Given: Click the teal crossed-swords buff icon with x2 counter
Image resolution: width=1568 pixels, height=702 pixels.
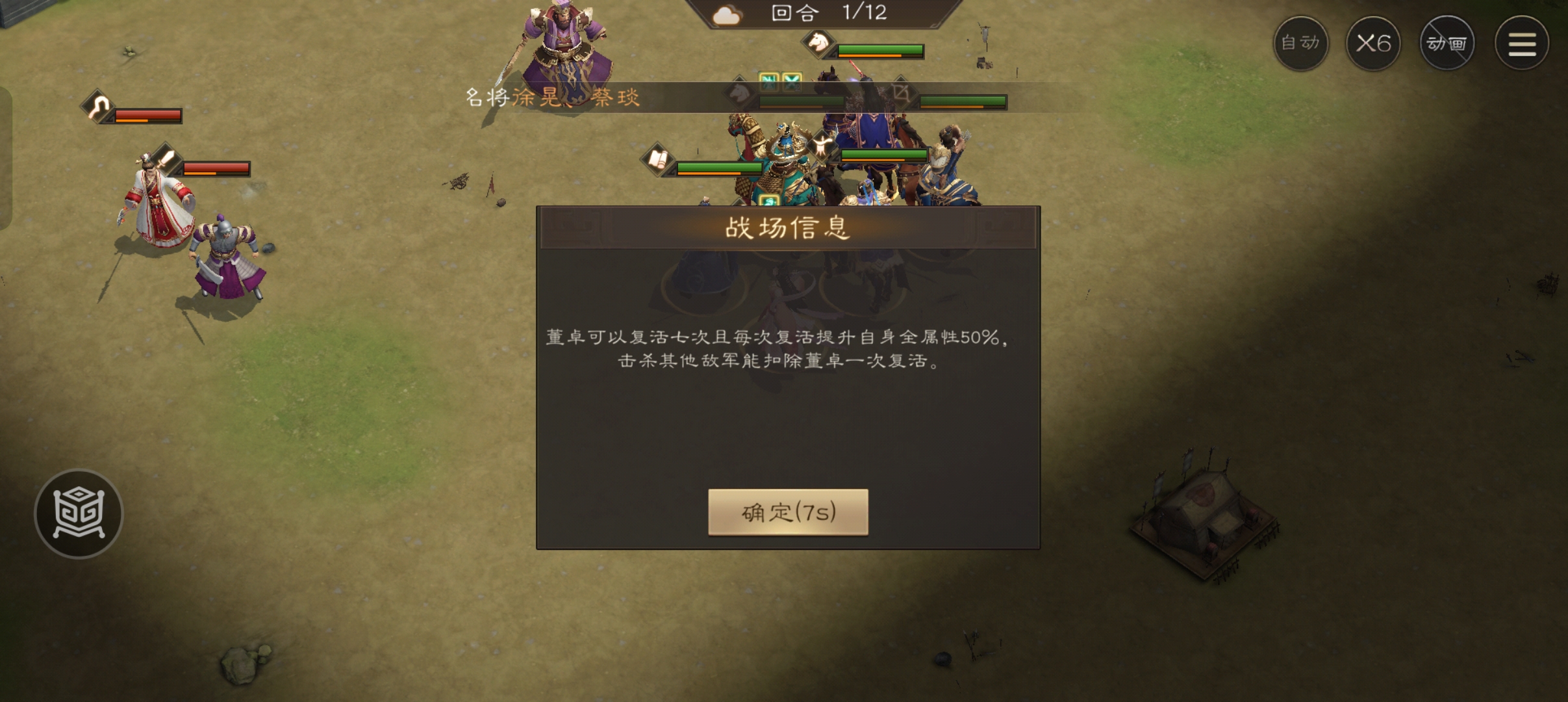Looking at the screenshot, I should [791, 82].
